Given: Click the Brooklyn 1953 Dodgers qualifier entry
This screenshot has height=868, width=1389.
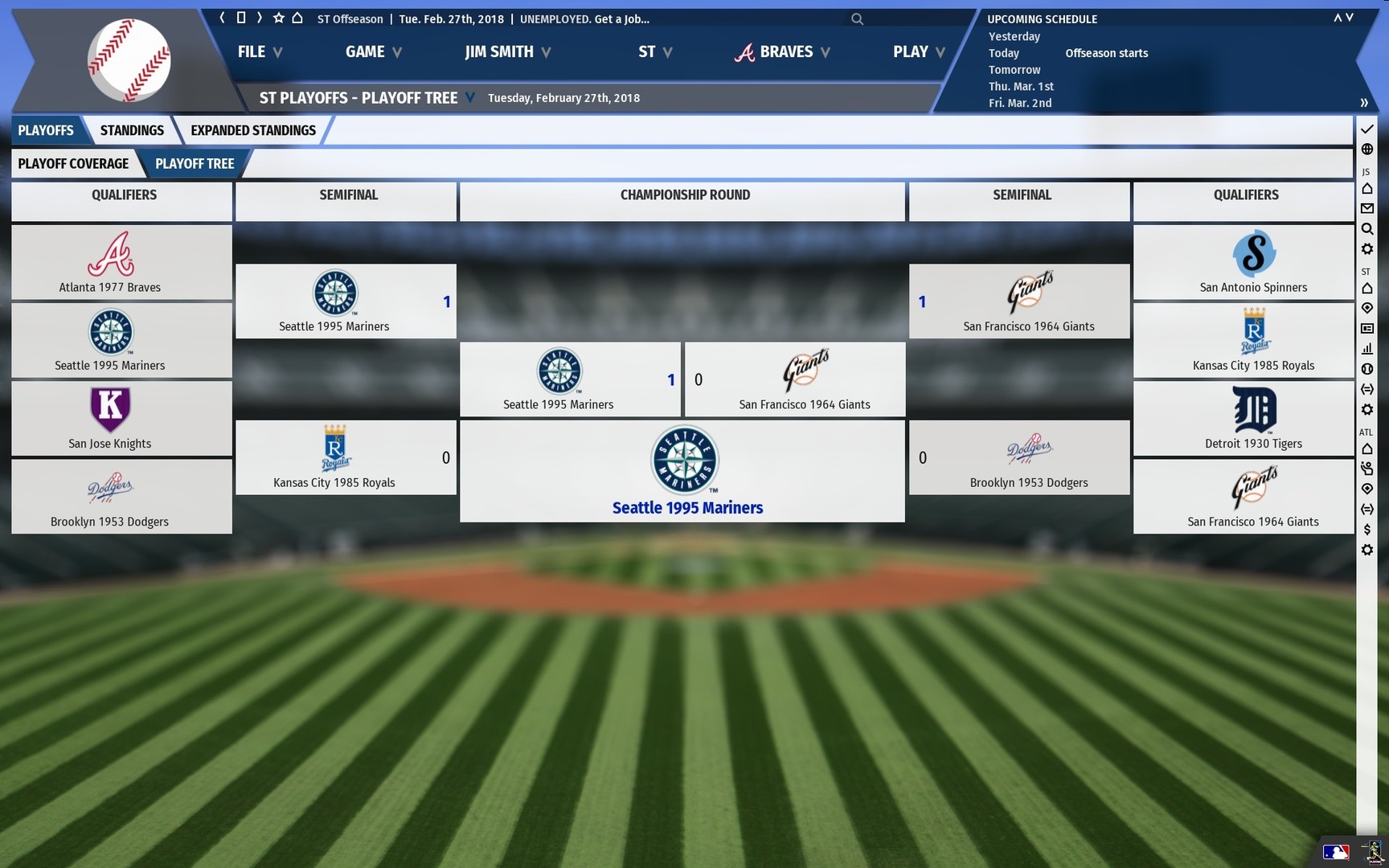Looking at the screenshot, I should 121,497.
